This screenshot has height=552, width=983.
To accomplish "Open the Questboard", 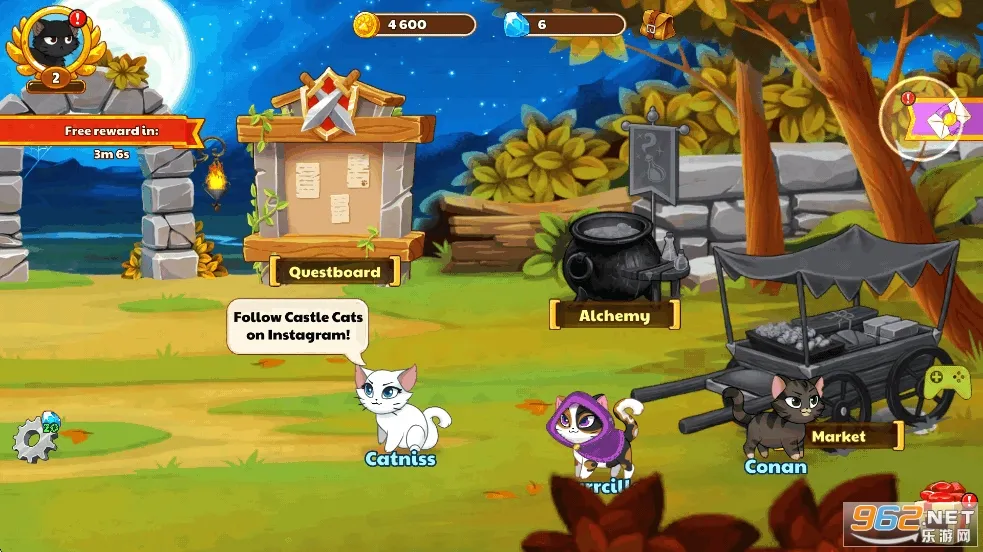I will point(334,271).
